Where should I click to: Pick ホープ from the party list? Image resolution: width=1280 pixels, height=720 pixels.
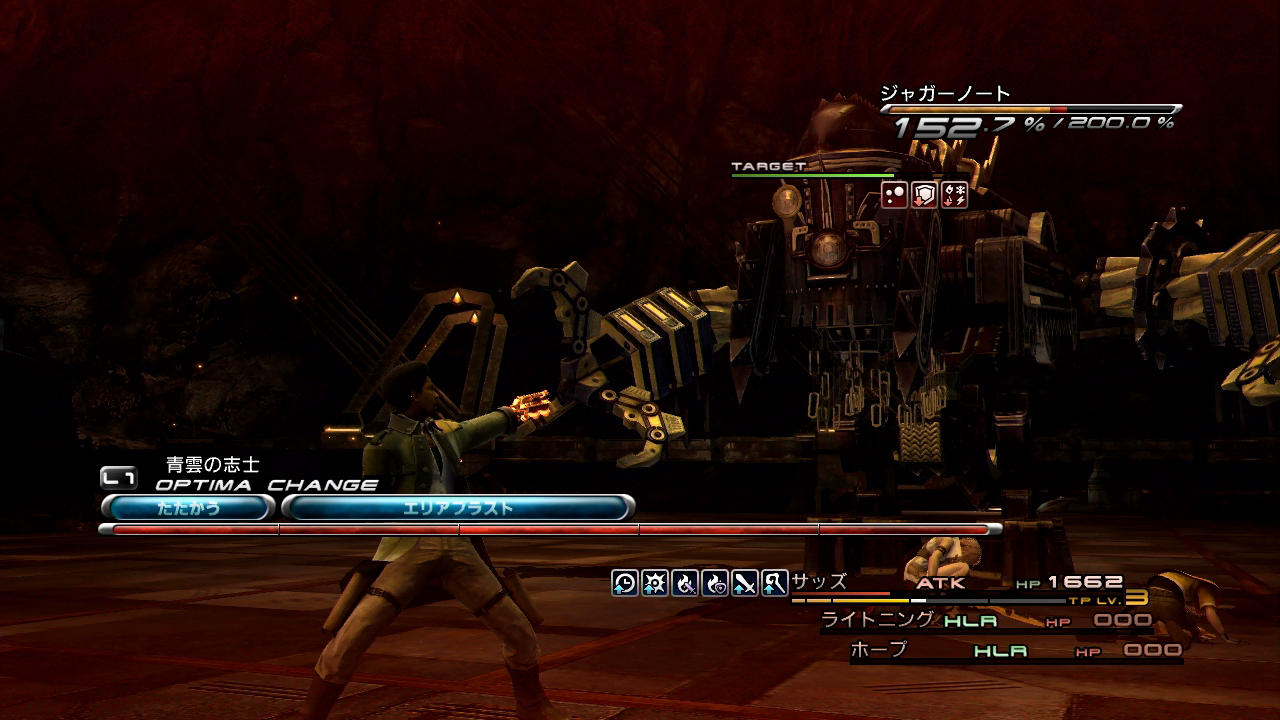878,649
